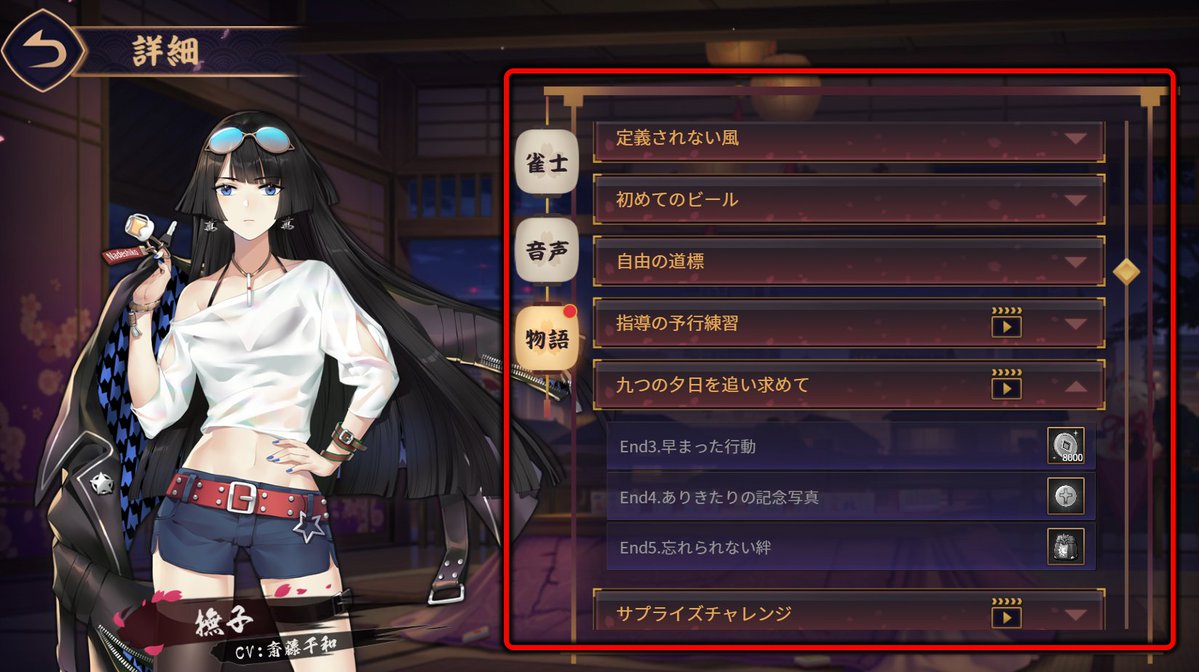The height and width of the screenshot is (672, 1199).
Task: Click the End5 gift bag reward icon
Action: (1065, 547)
